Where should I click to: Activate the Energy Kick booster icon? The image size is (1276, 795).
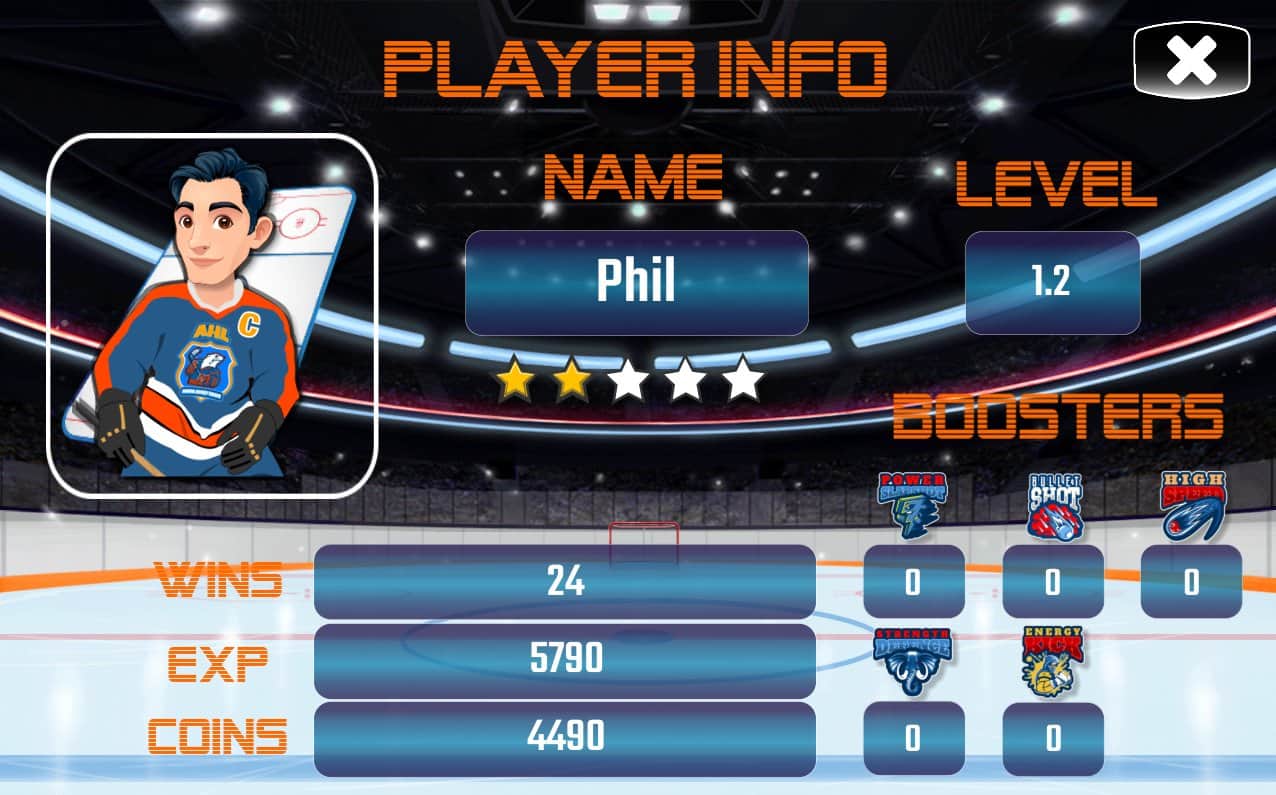click(1052, 661)
